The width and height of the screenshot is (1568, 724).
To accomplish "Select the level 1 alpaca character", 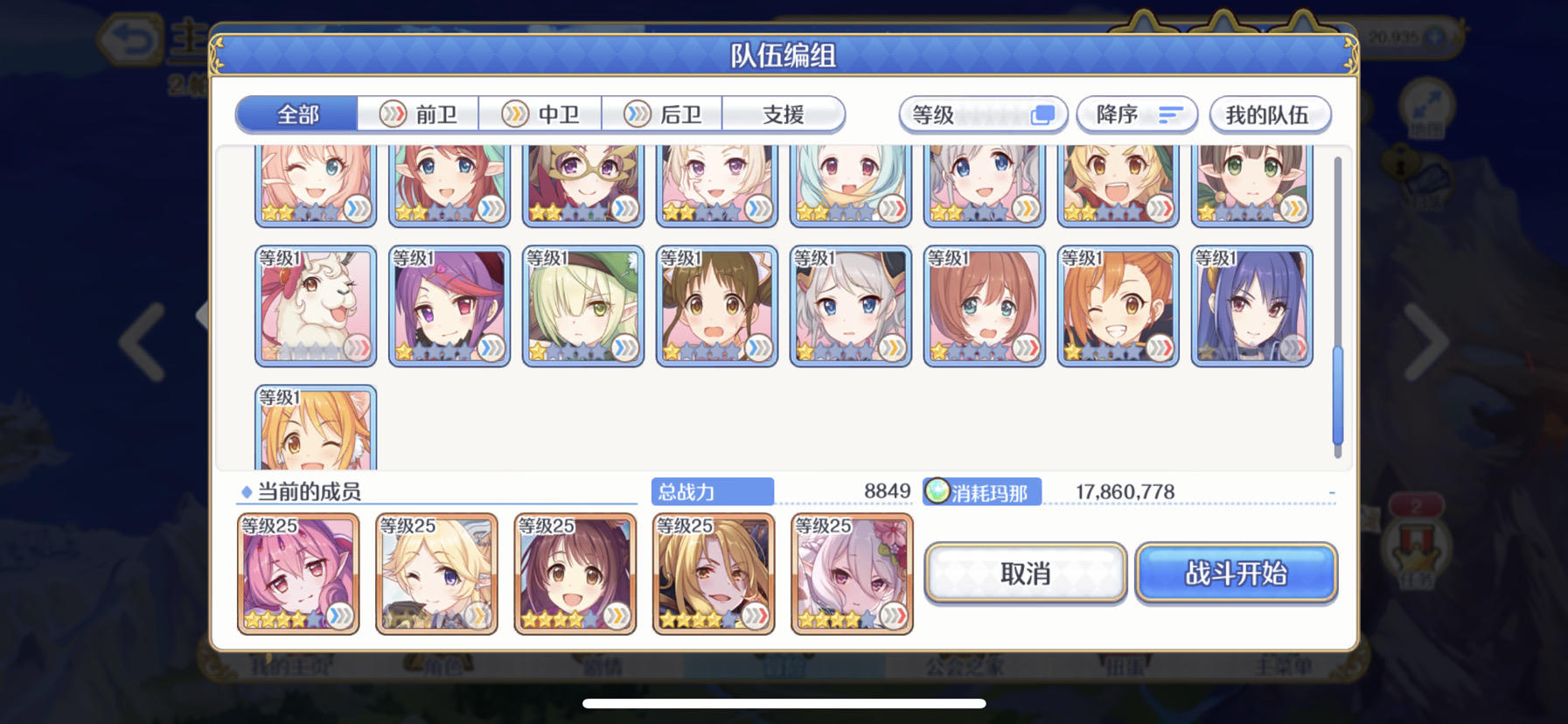I will 316,304.
